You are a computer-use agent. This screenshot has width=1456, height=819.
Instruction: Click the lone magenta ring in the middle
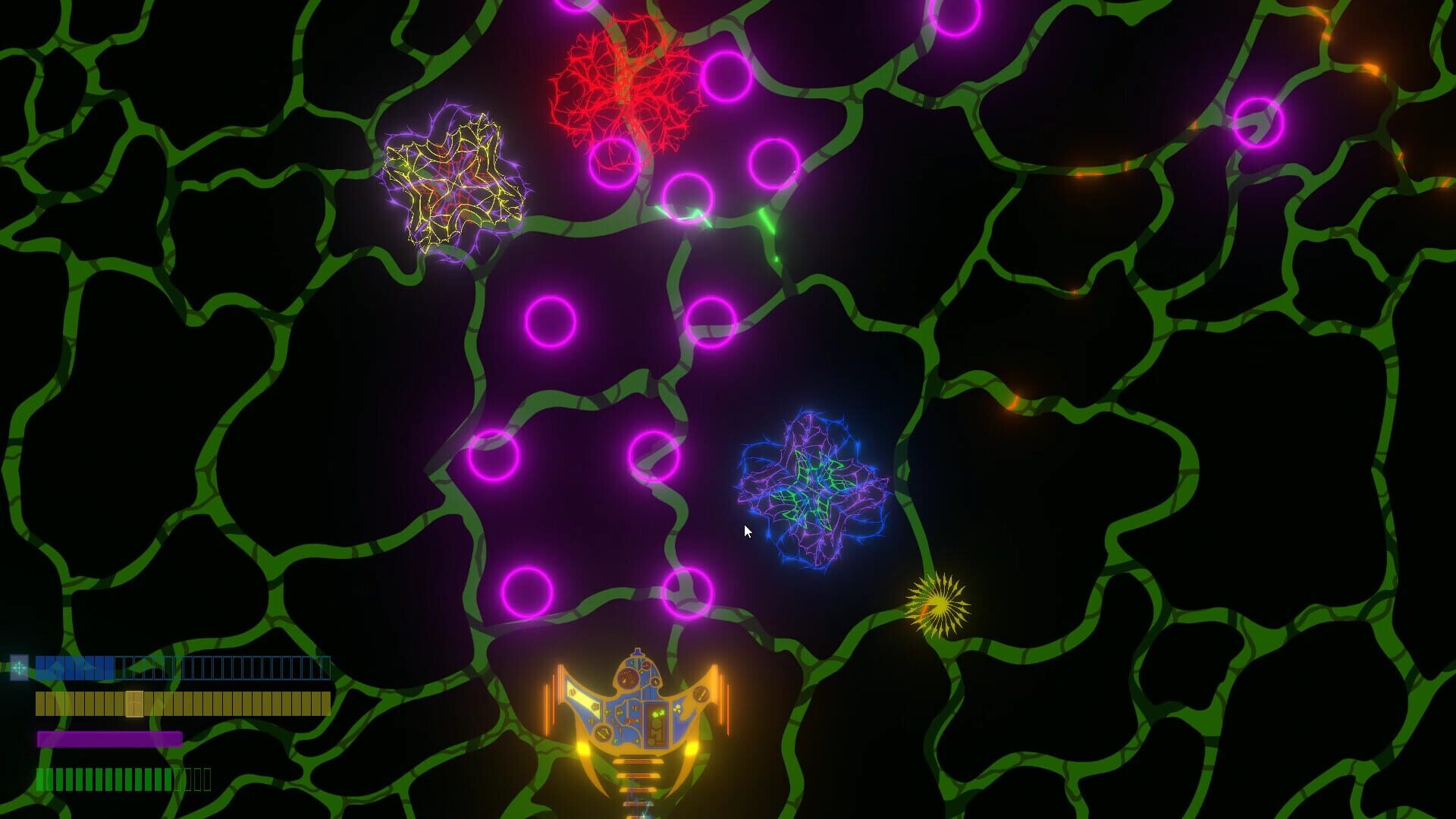552,322
